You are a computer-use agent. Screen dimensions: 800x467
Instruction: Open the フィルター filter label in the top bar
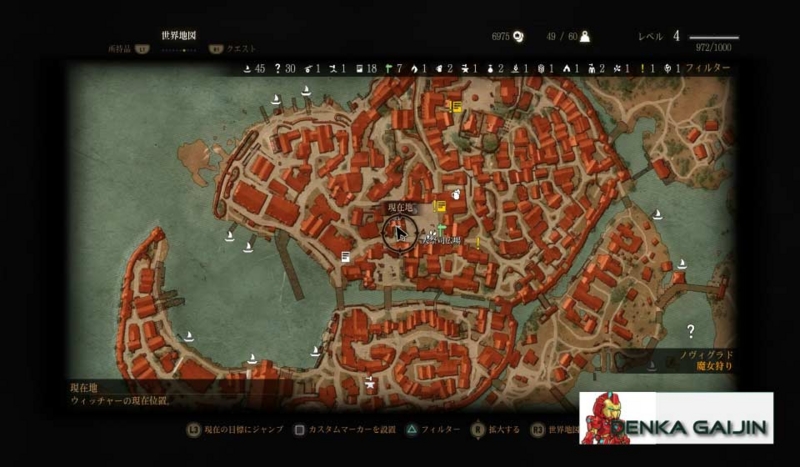(x=707, y=68)
